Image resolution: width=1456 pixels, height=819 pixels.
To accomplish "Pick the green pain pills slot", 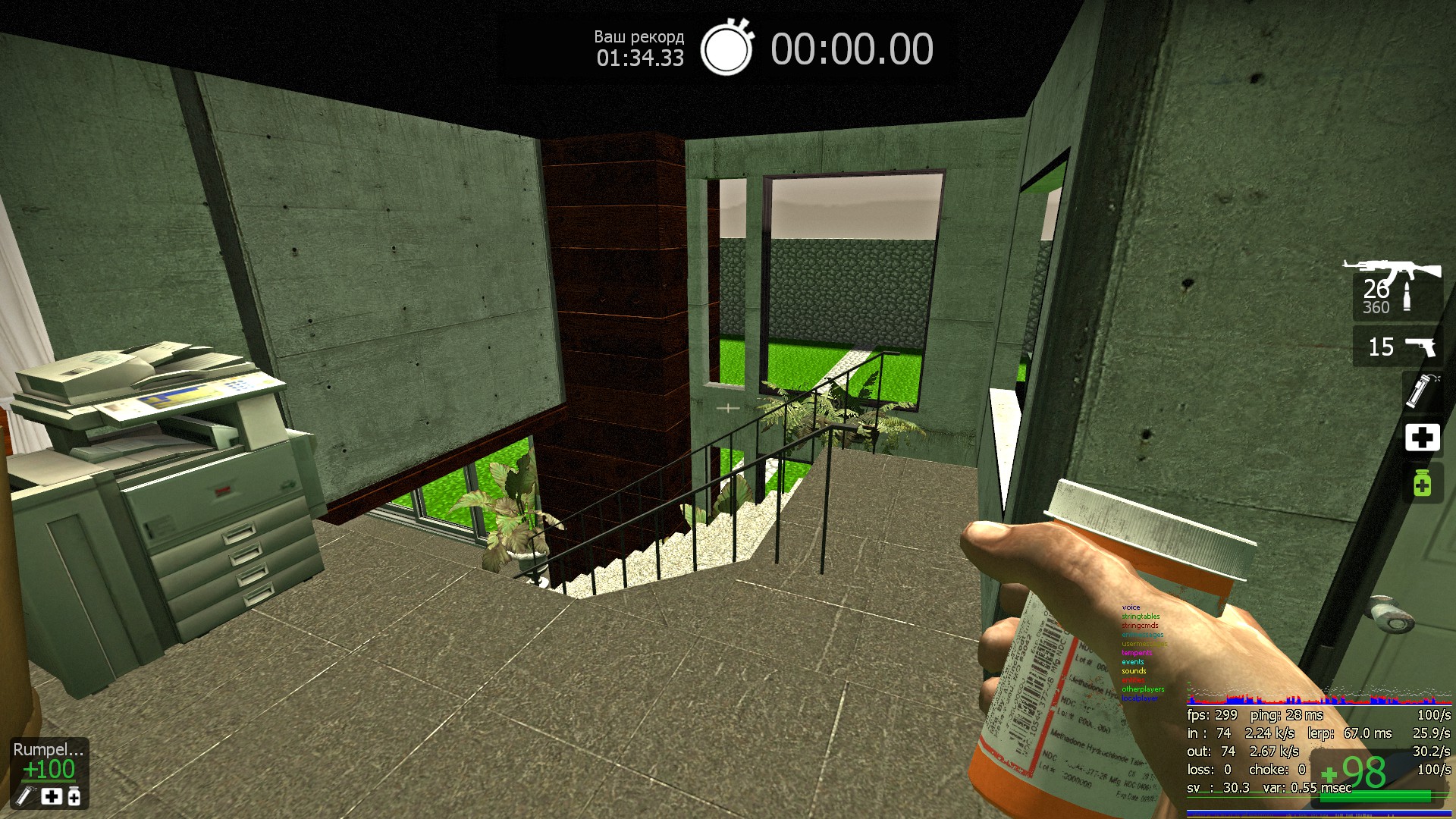I will (x=1422, y=483).
